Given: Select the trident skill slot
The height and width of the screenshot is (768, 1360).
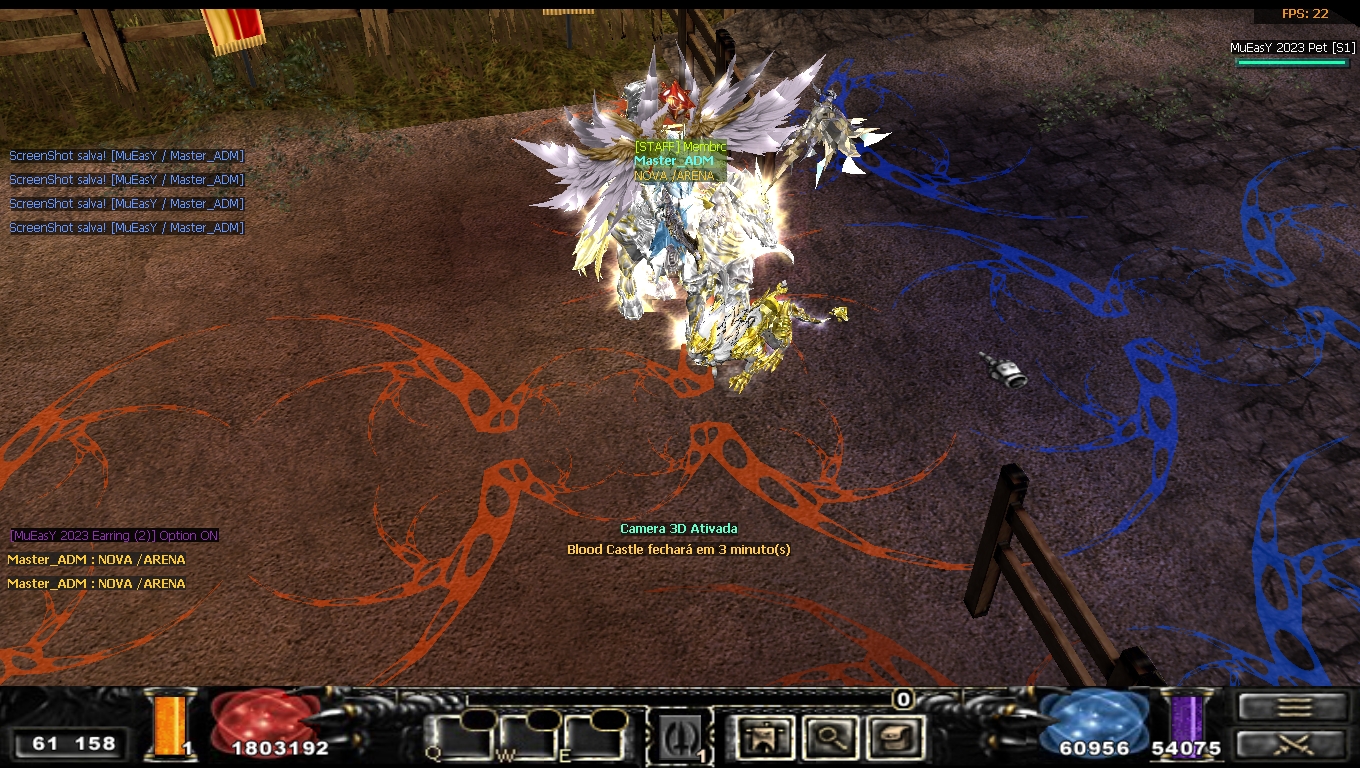Looking at the screenshot, I should click(x=679, y=737).
